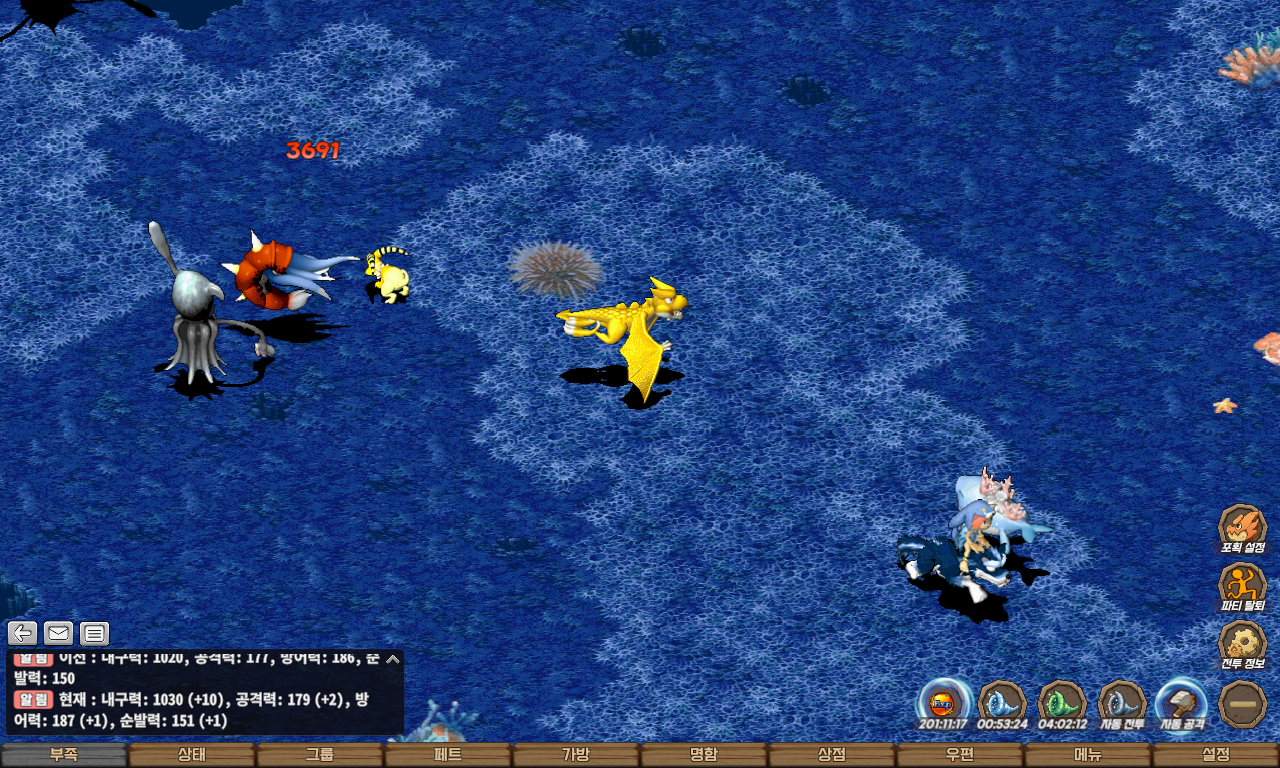
Task: Toggle 자동 공격 auto attack
Action: click(1182, 702)
